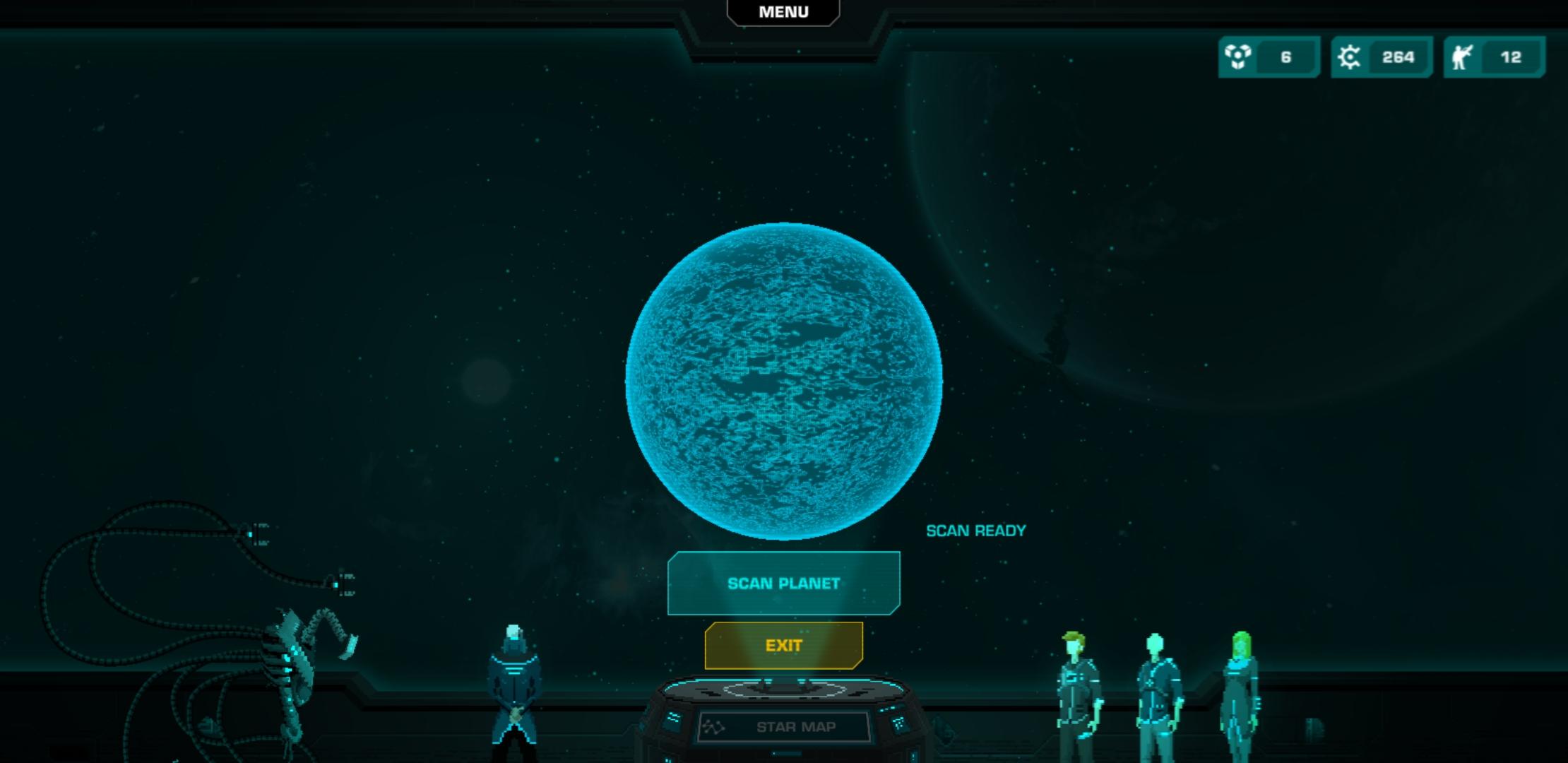Select the scrap gear resource icon
Image resolution: width=1568 pixels, height=763 pixels.
coord(1349,56)
